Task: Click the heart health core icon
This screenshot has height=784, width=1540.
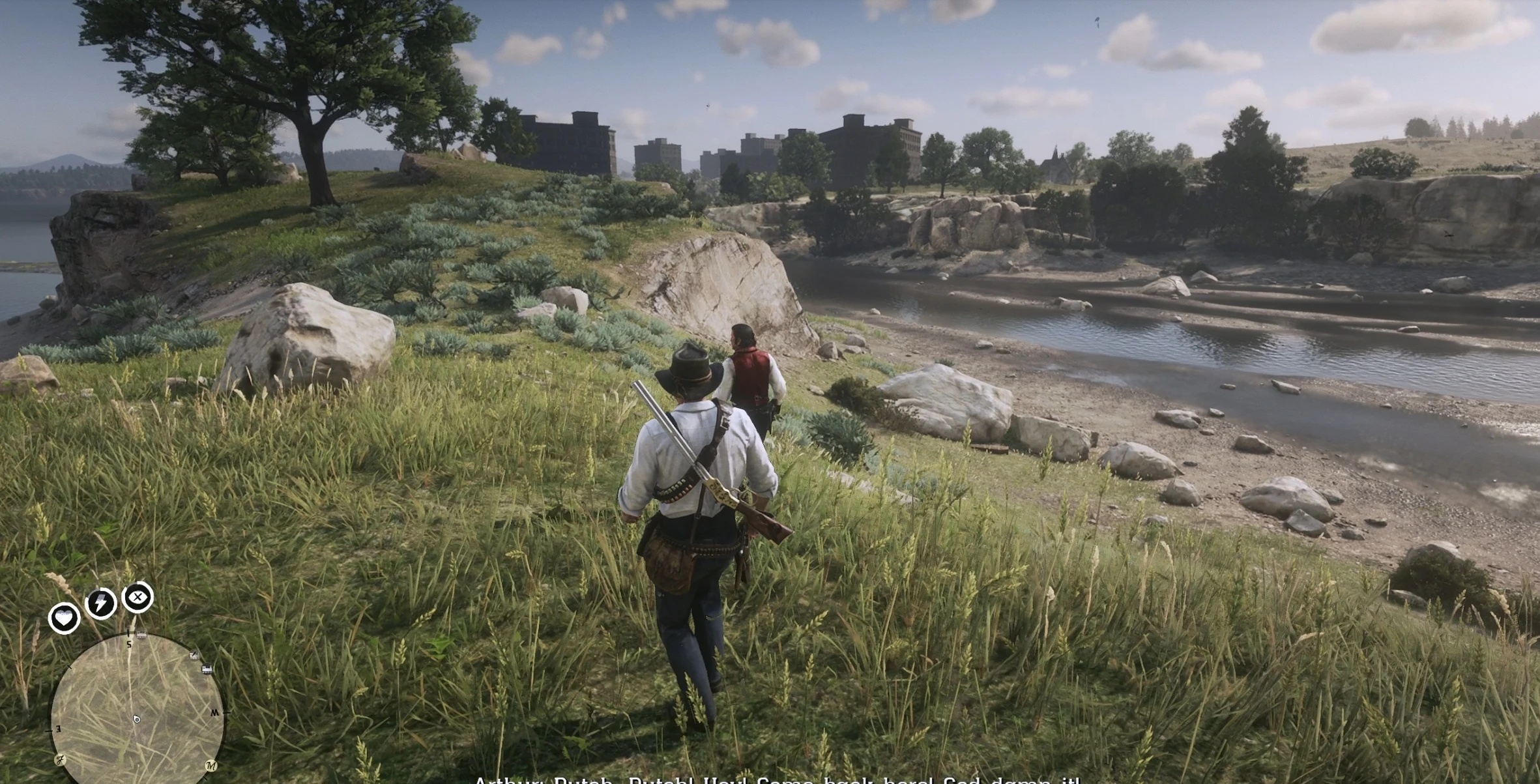Action: click(x=64, y=617)
